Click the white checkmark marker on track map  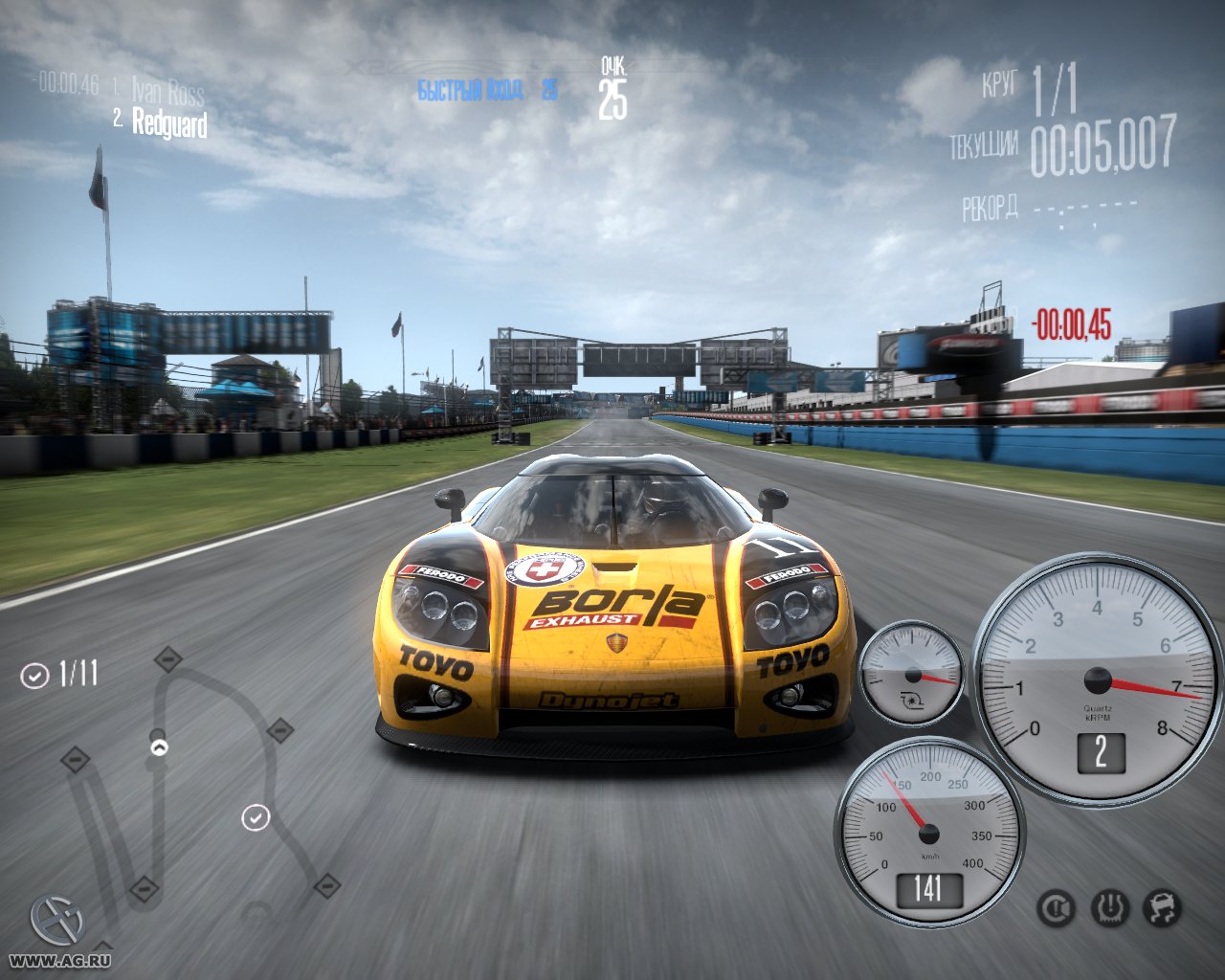(256, 817)
